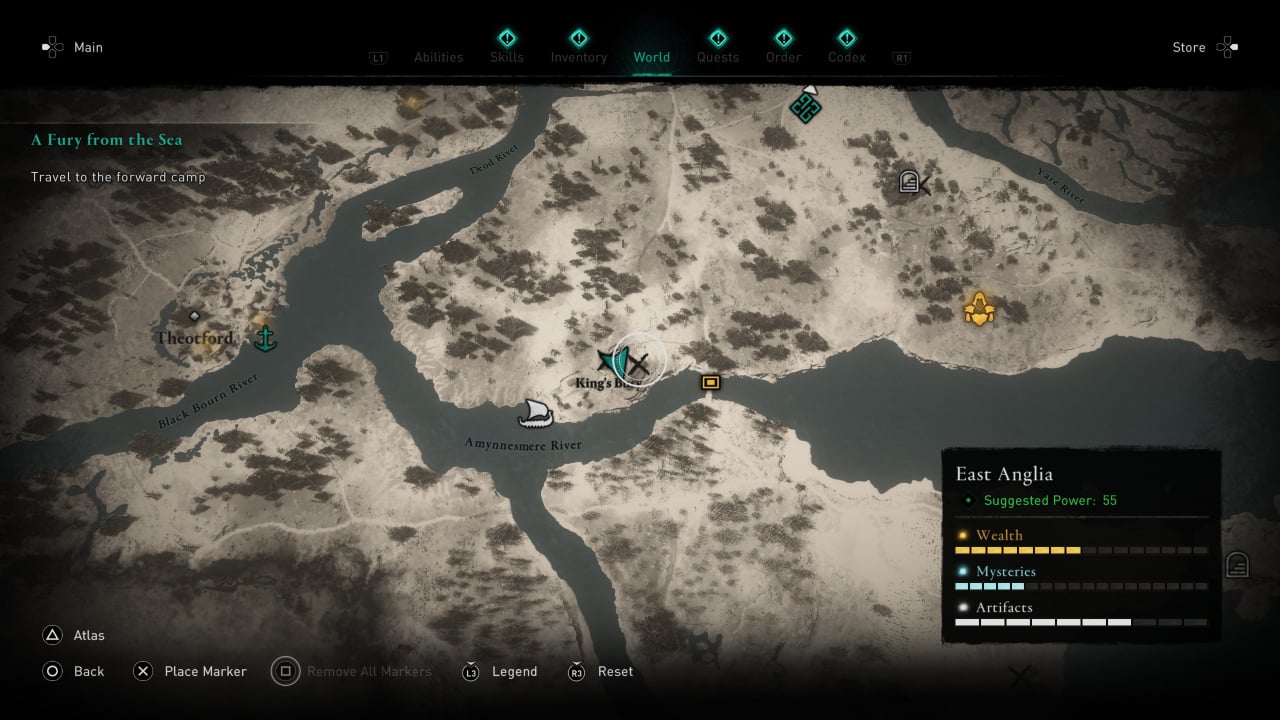Open the Skills tab
1280x720 pixels.
(x=506, y=57)
